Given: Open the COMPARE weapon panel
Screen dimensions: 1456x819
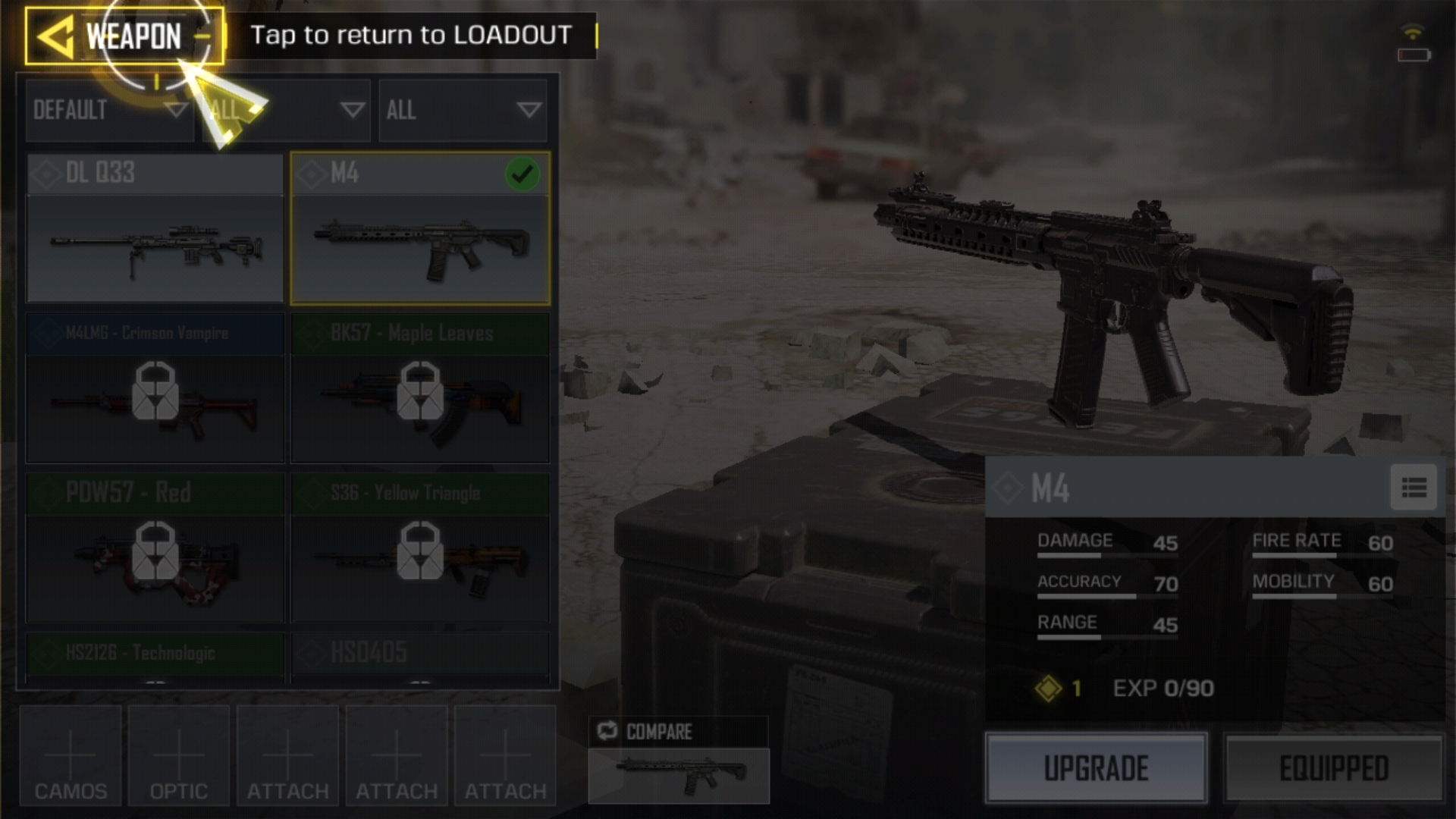Looking at the screenshot, I should coord(679,760).
